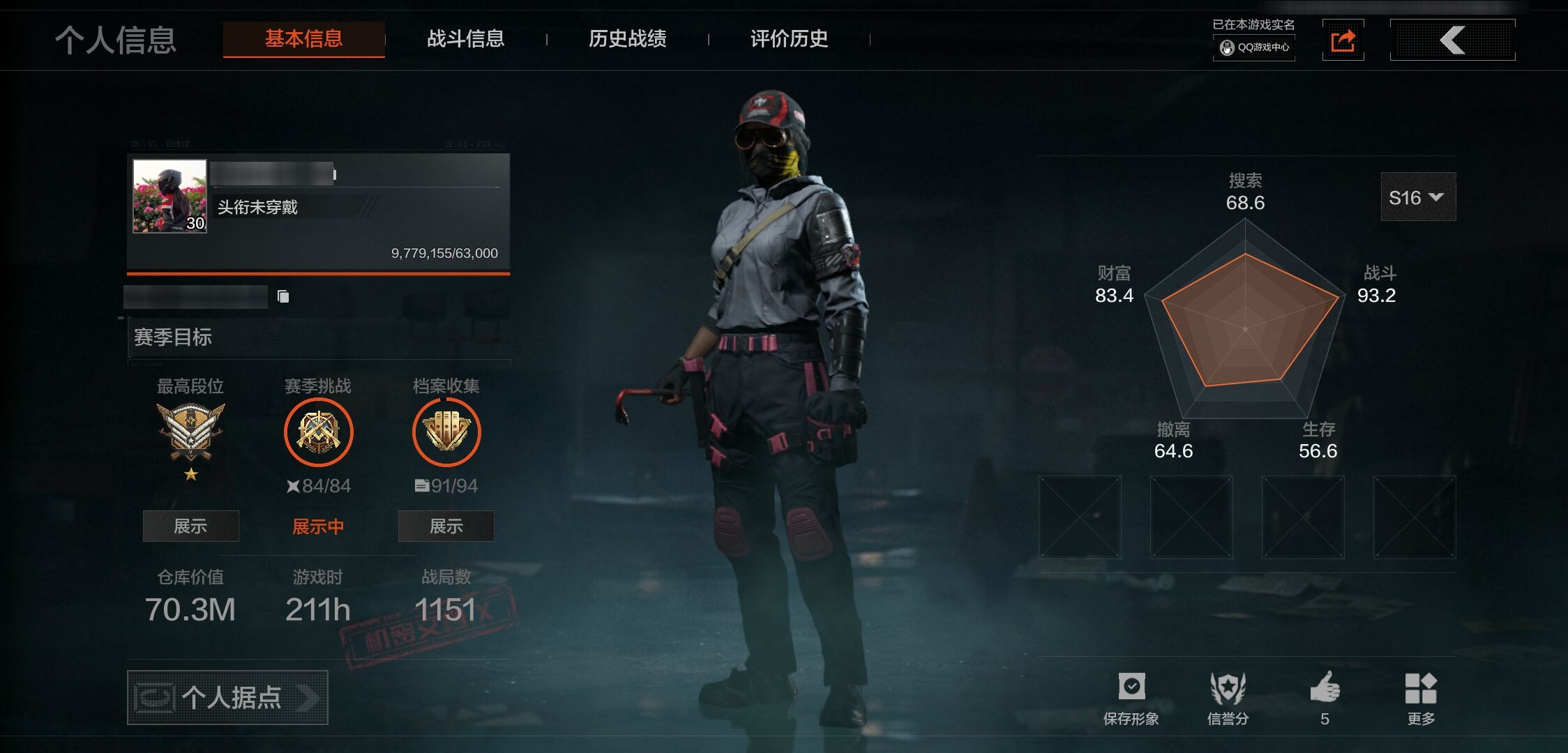The image size is (1568, 753).
Task: Select the 档案收集 badge icon
Action: pyautogui.click(x=446, y=432)
